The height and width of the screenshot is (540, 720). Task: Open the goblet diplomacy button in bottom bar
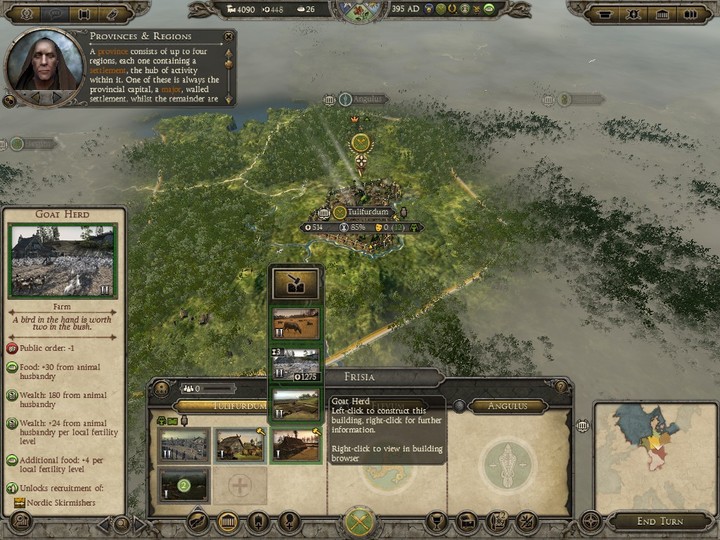[436, 521]
